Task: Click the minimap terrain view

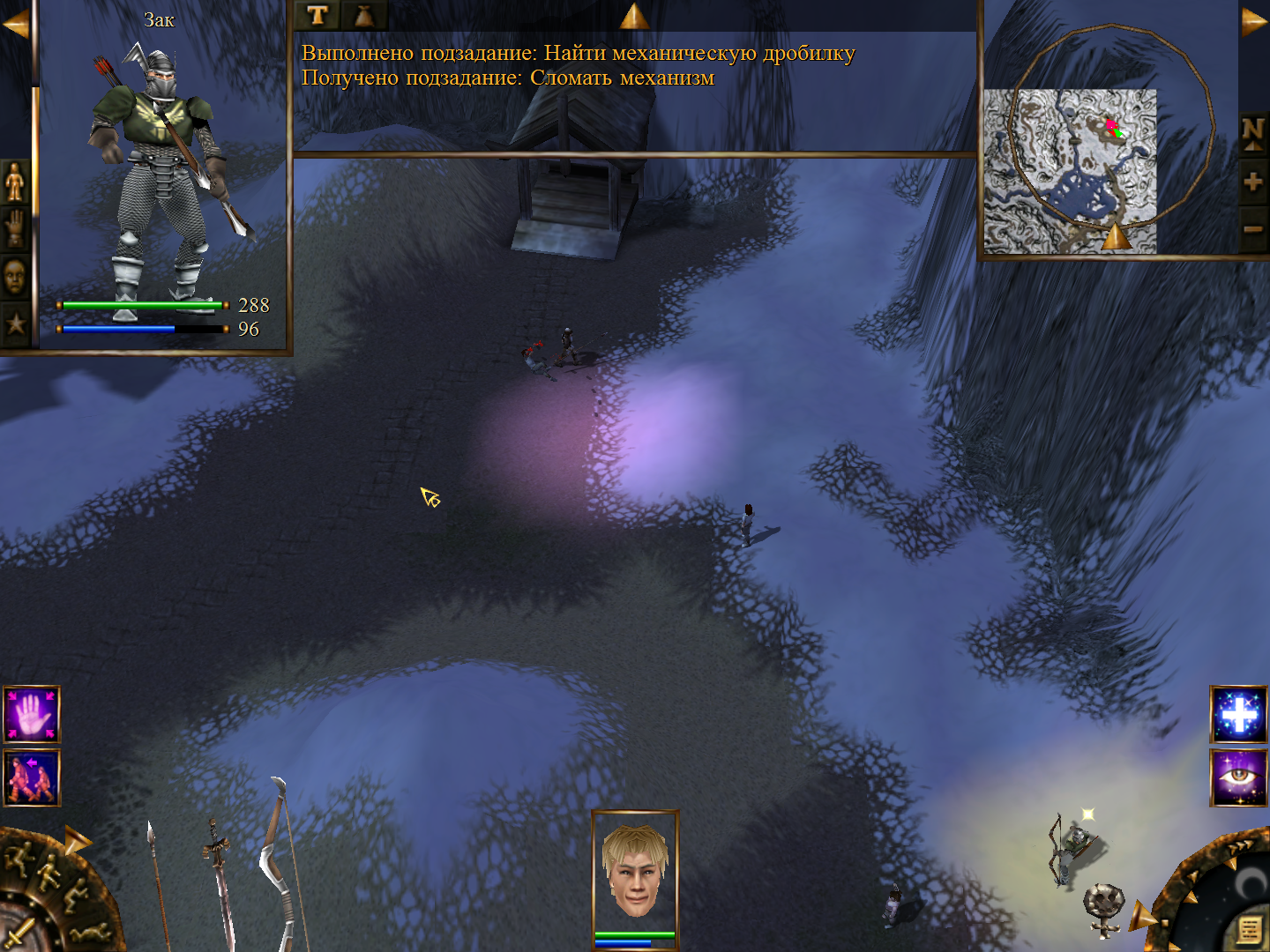Action: (1069, 171)
